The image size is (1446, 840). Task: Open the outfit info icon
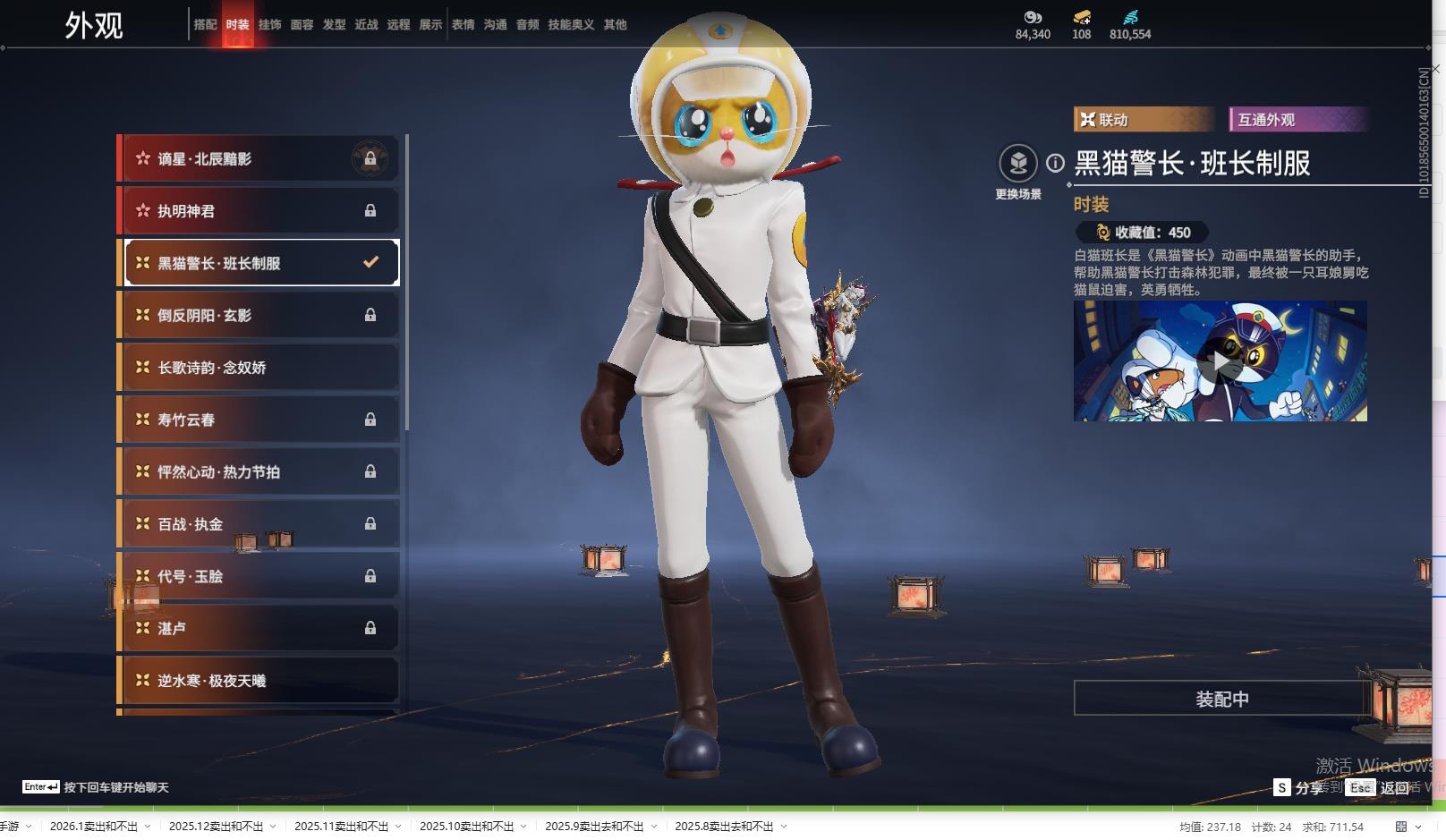pyautogui.click(x=1056, y=163)
